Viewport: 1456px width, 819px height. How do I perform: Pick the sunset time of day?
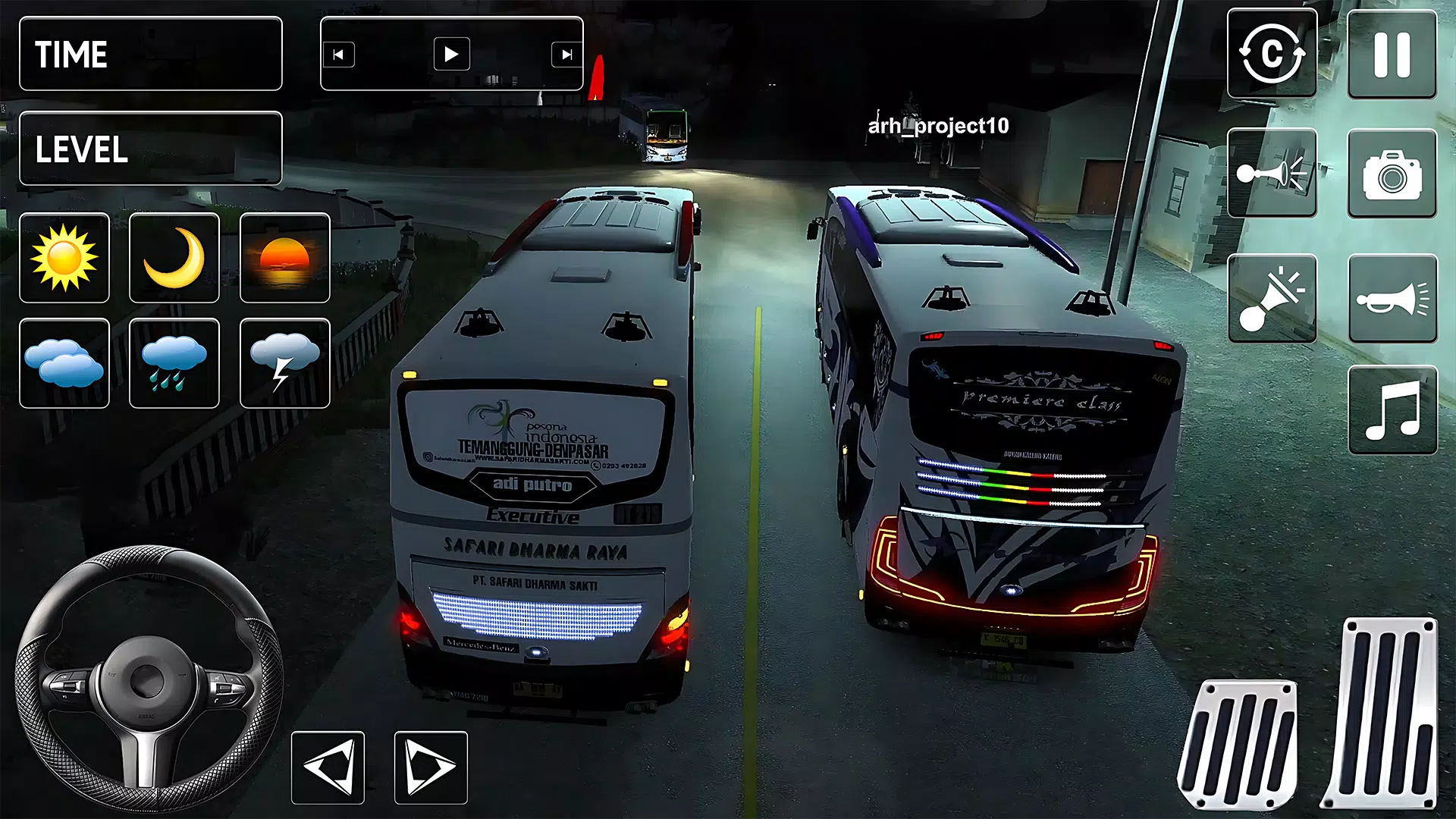click(284, 258)
